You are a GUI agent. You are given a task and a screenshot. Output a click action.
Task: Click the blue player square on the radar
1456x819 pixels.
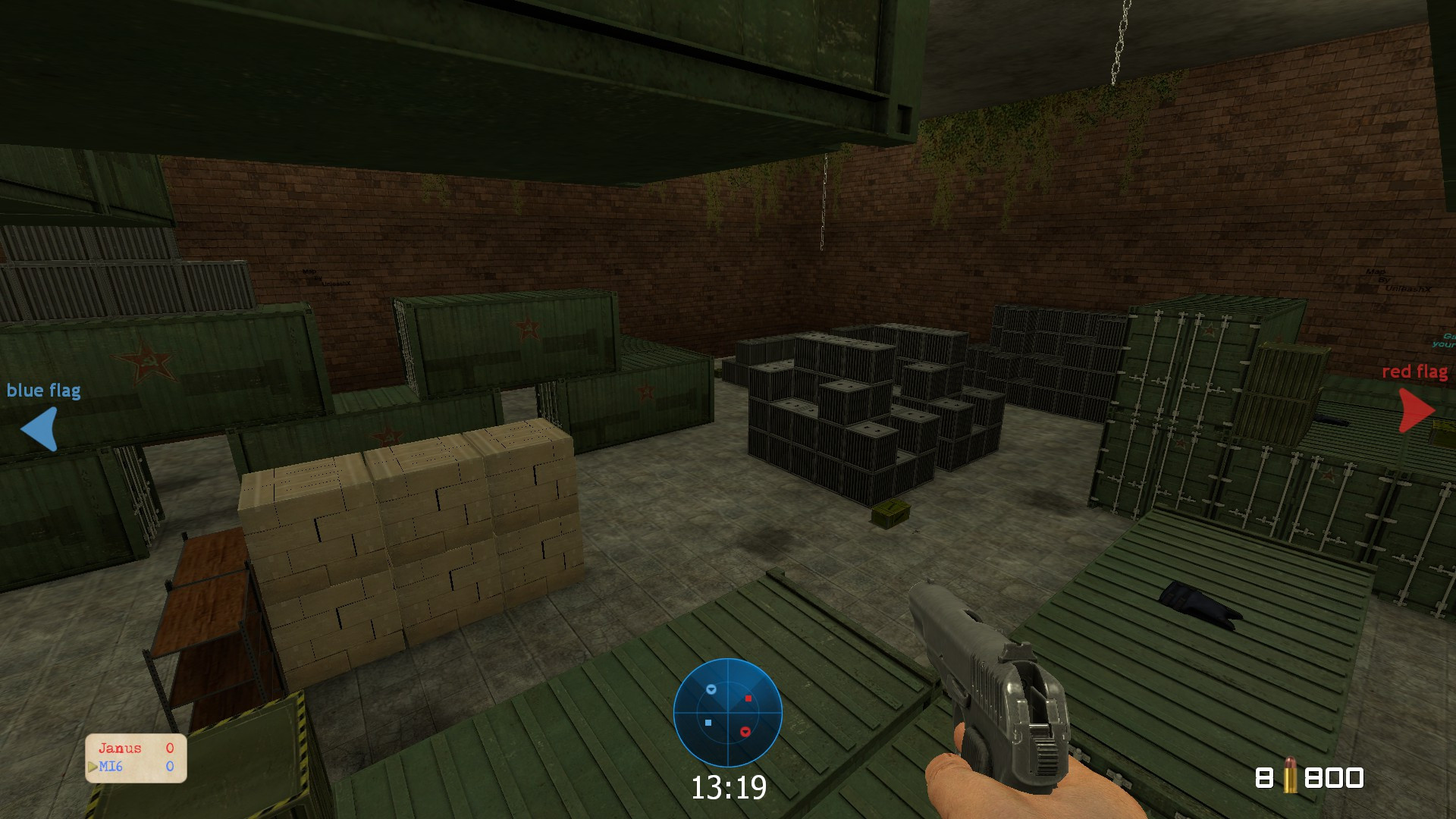708,722
